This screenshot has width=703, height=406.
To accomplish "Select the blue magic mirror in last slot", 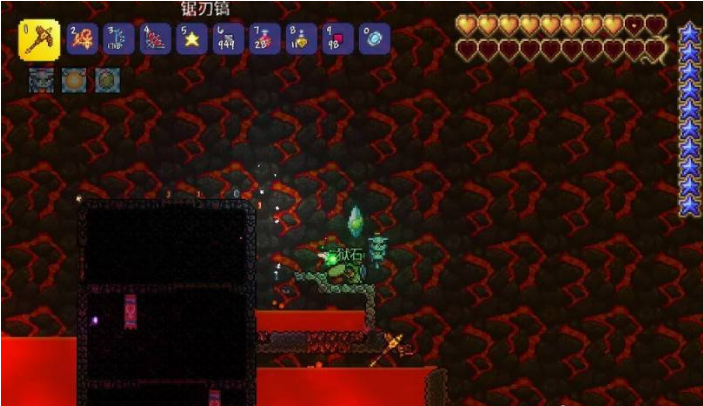I will tap(374, 39).
